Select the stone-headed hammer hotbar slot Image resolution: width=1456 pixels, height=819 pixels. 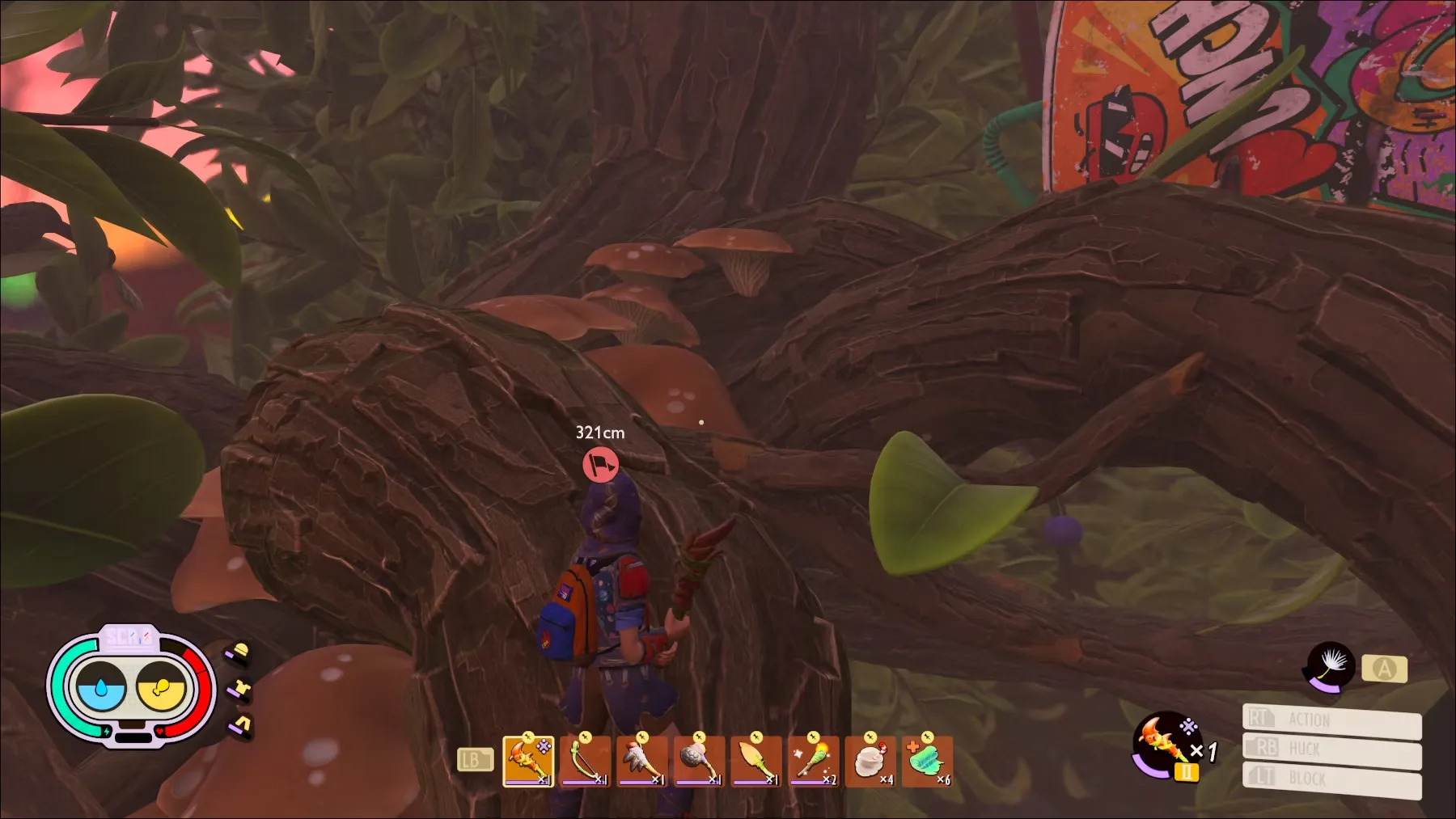(699, 761)
